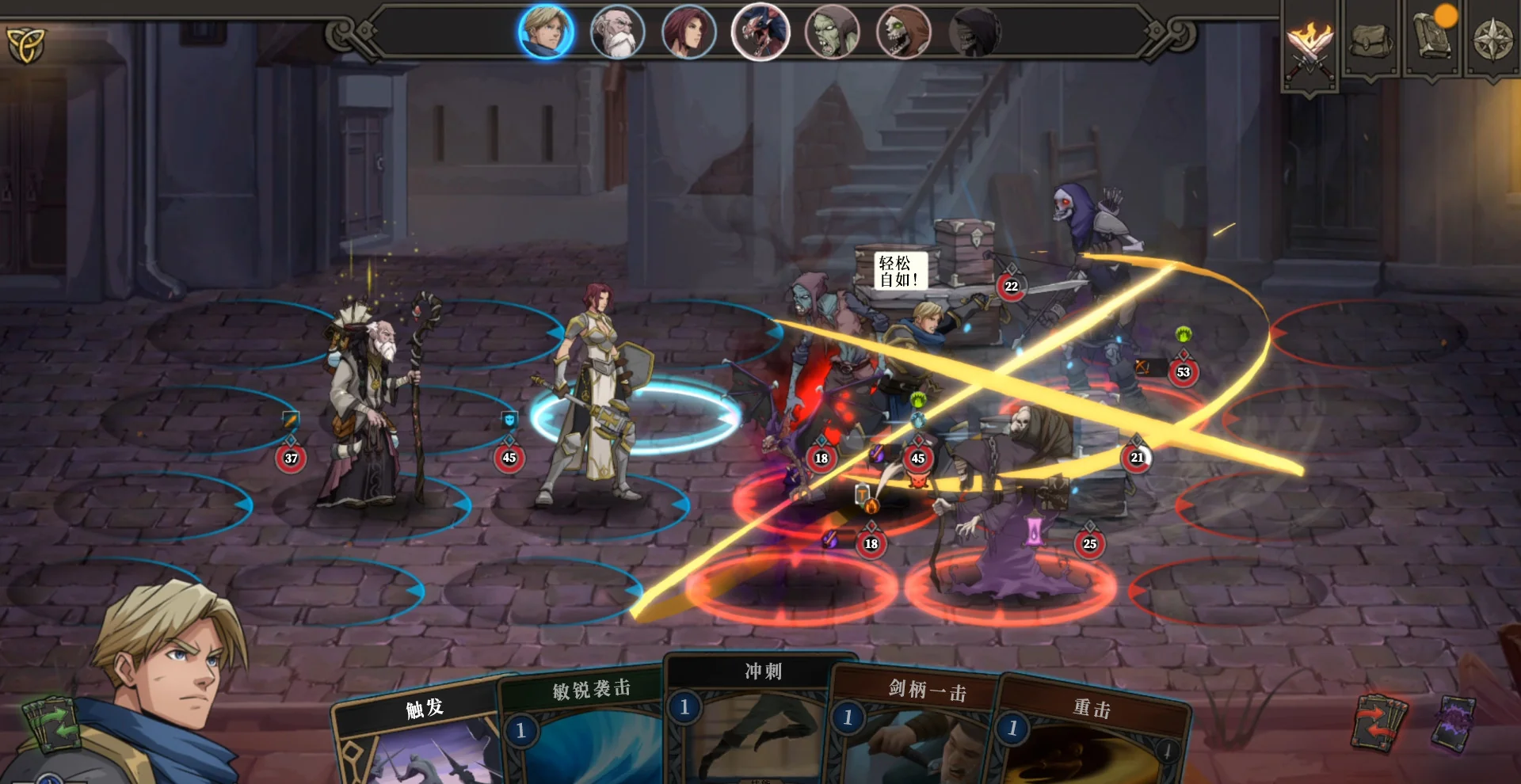Open the purple card pile
Screen dimensions: 1521x784
tap(1453, 722)
